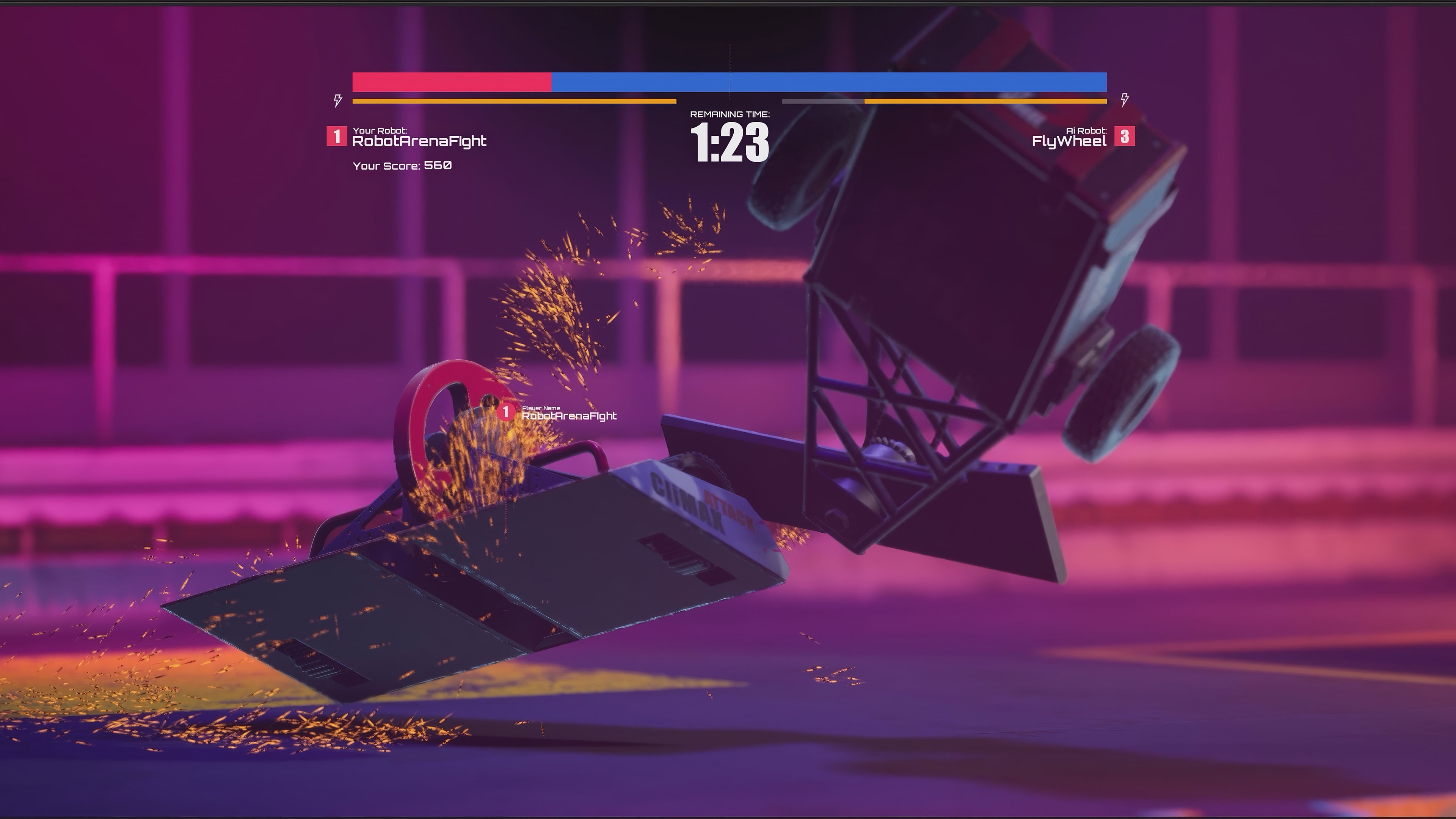Click the 'Your Score: 560' text

tap(402, 166)
